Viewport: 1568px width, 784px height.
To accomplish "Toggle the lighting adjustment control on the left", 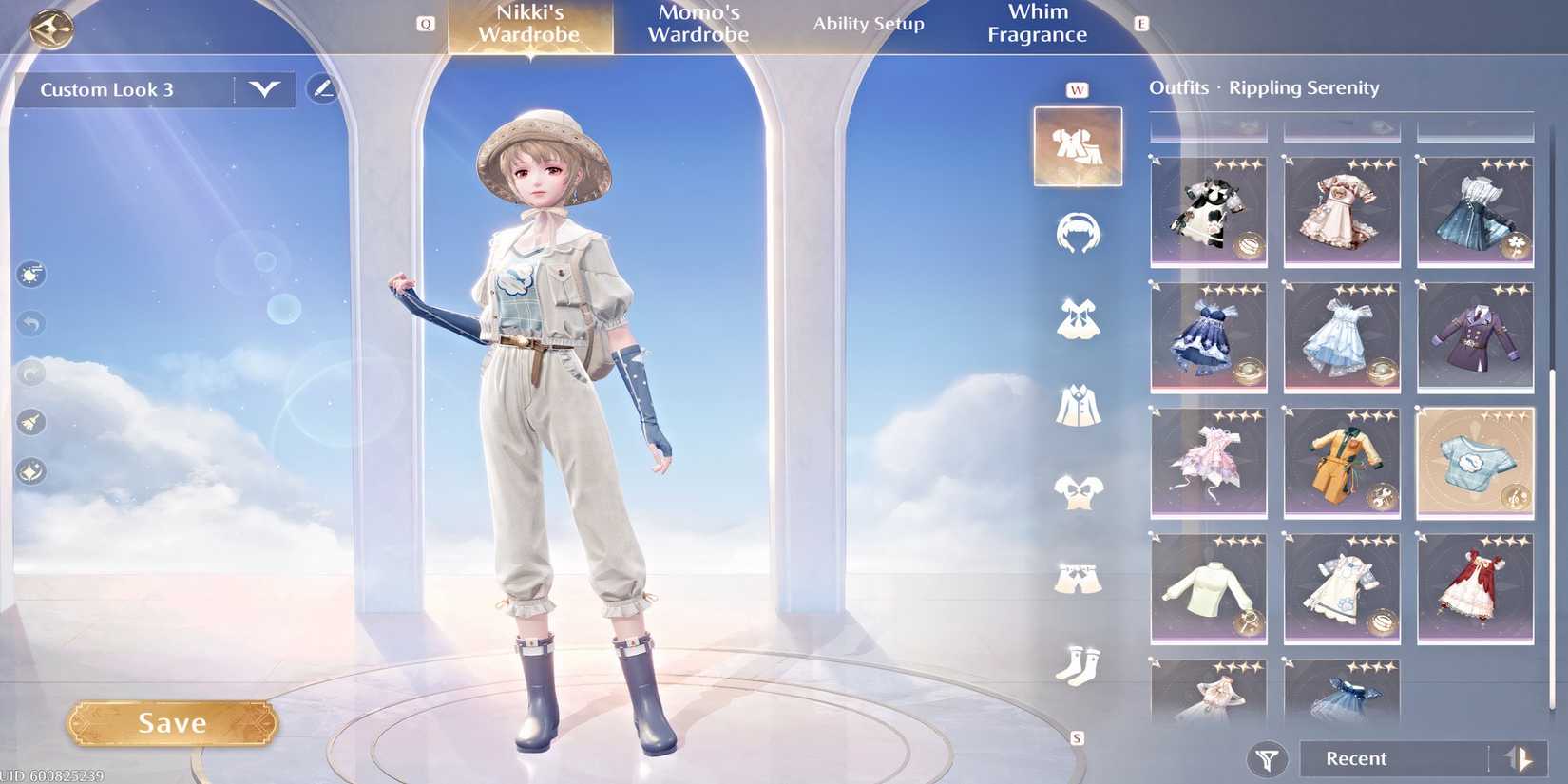I will tap(29, 276).
